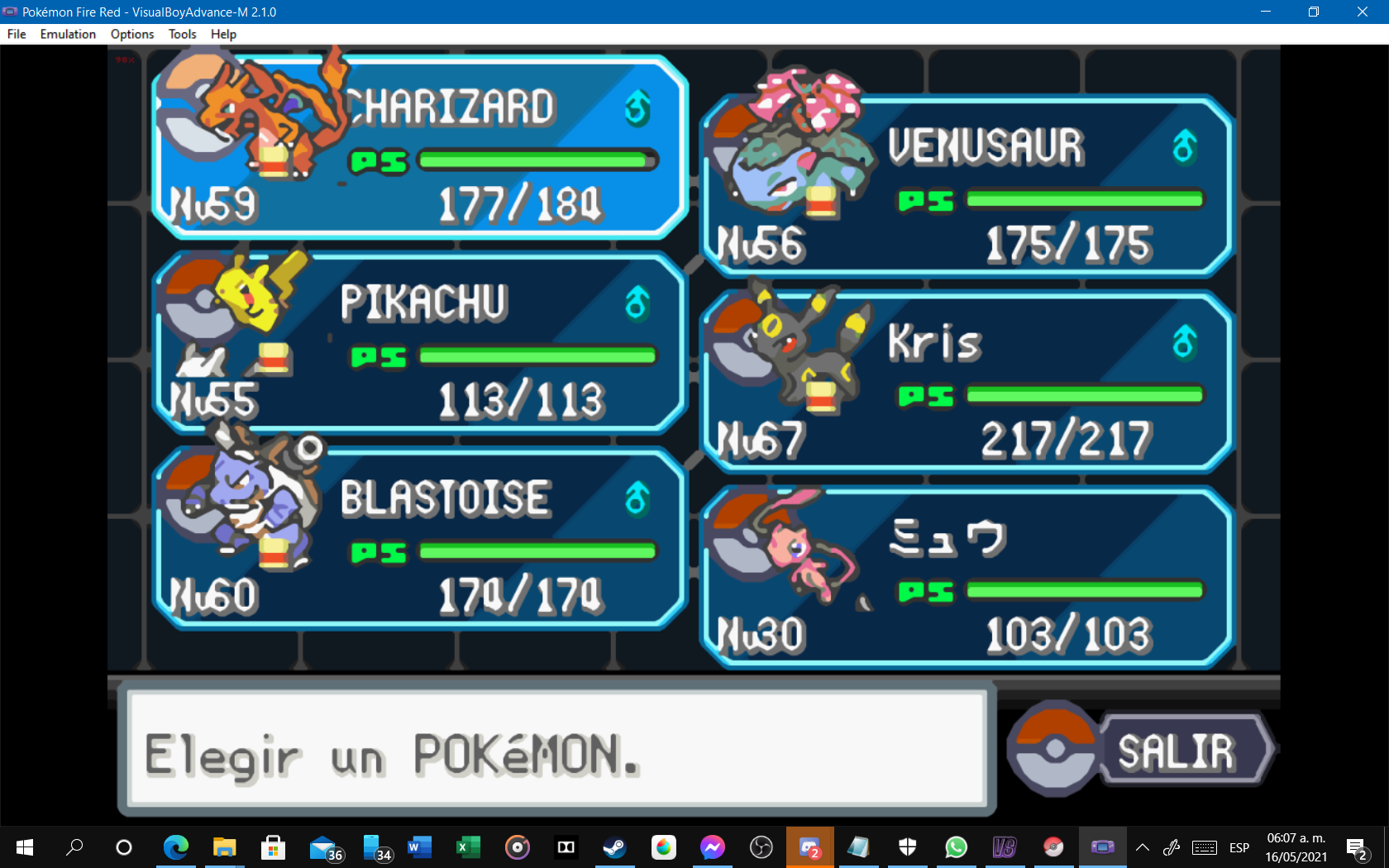Viewport: 1389px width, 868px height.
Task: Open the Emulation menu
Action: point(68,34)
